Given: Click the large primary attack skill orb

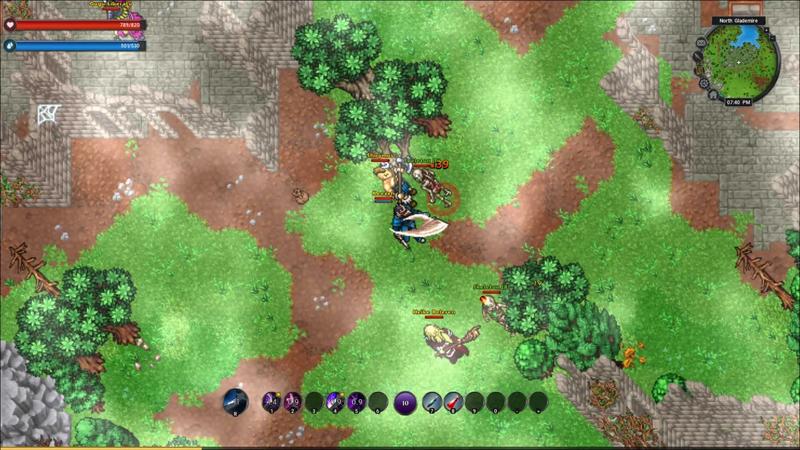Looking at the screenshot, I should (x=235, y=402).
